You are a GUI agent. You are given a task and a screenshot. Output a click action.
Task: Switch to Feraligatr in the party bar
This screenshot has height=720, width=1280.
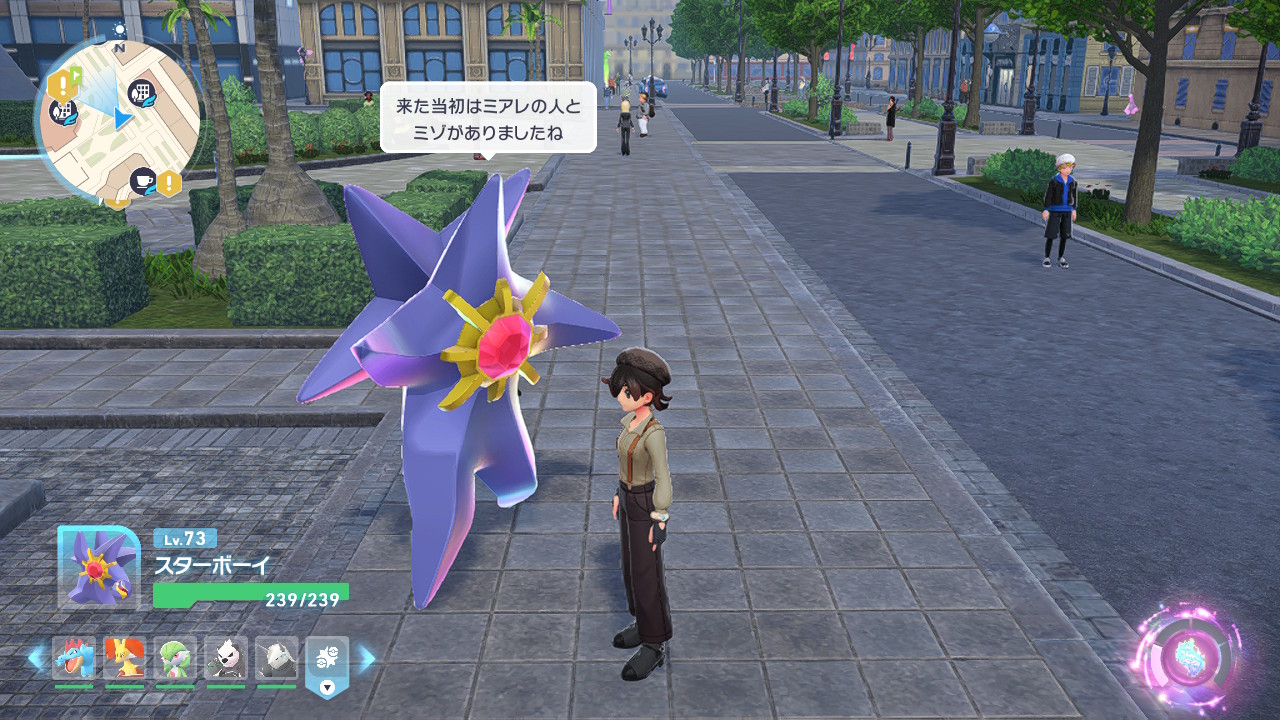(x=73, y=658)
